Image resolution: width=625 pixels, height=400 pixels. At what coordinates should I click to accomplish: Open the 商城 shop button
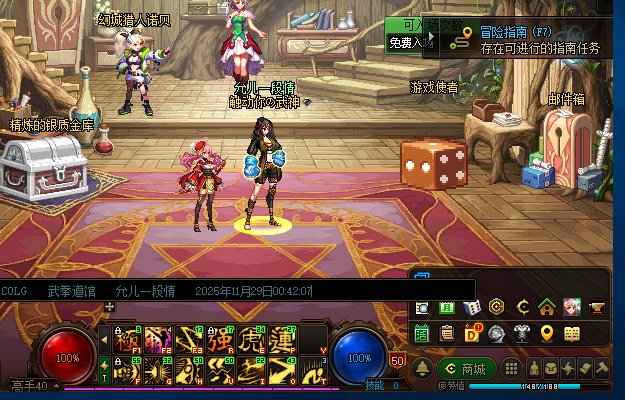click(465, 368)
